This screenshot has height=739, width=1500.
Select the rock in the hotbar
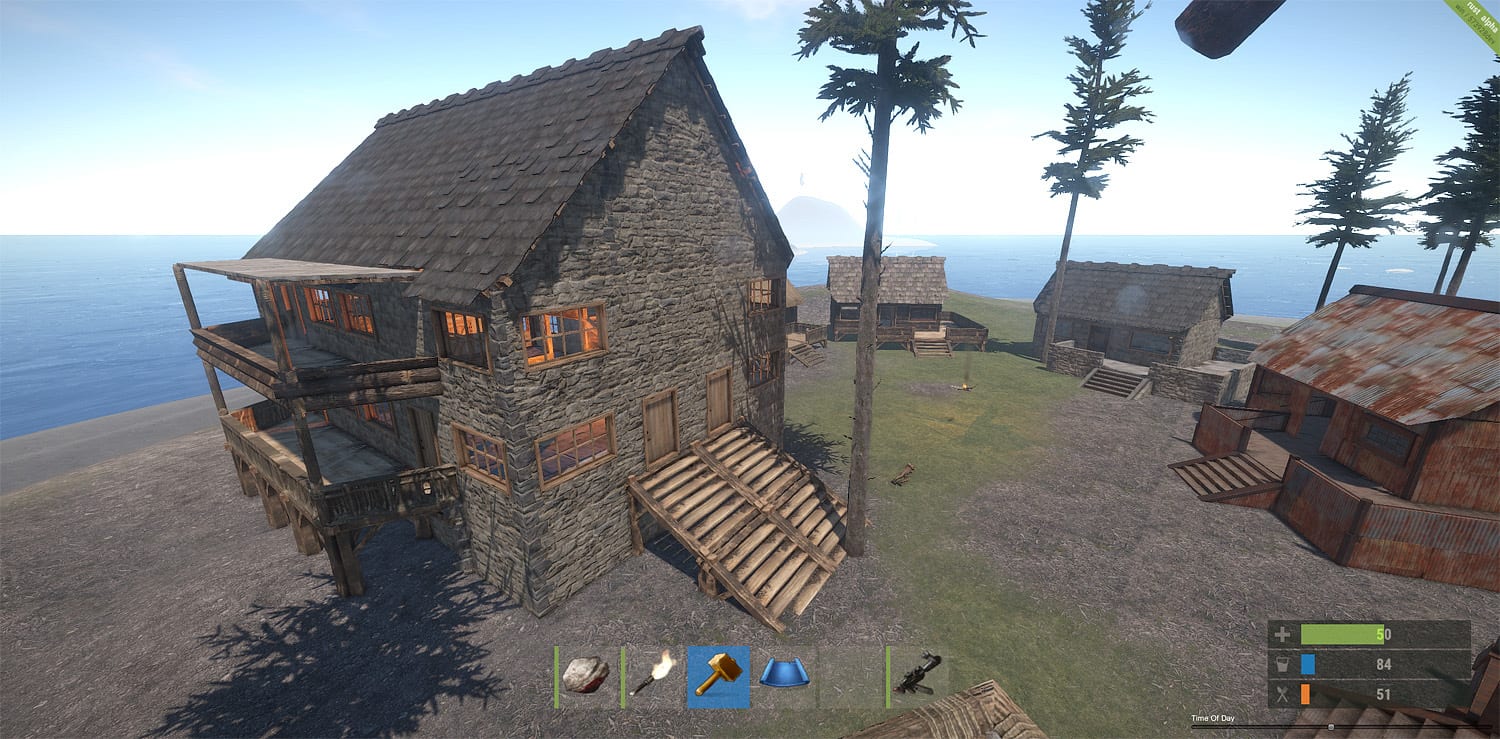[x=586, y=675]
